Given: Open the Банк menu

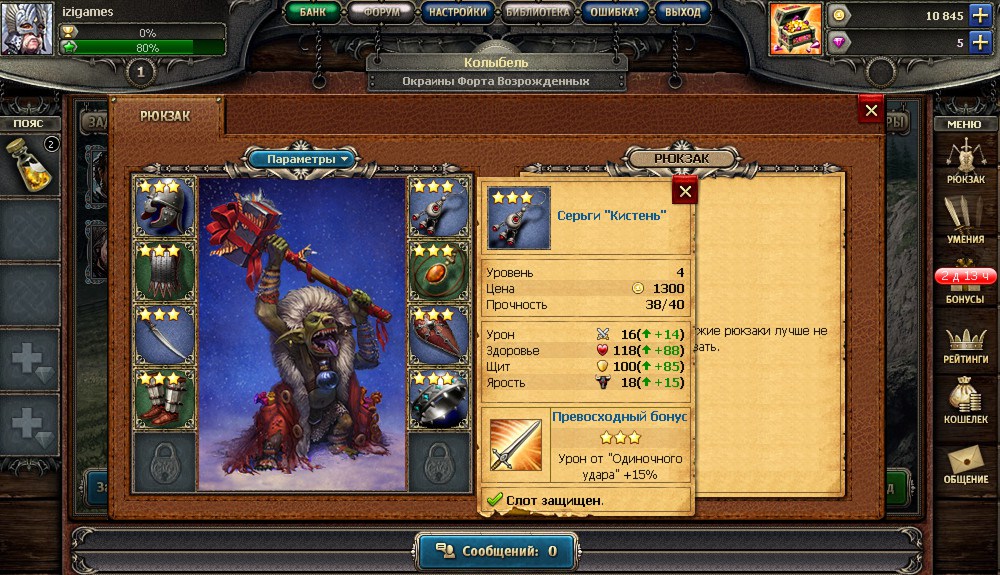Looking at the screenshot, I should coord(315,13).
